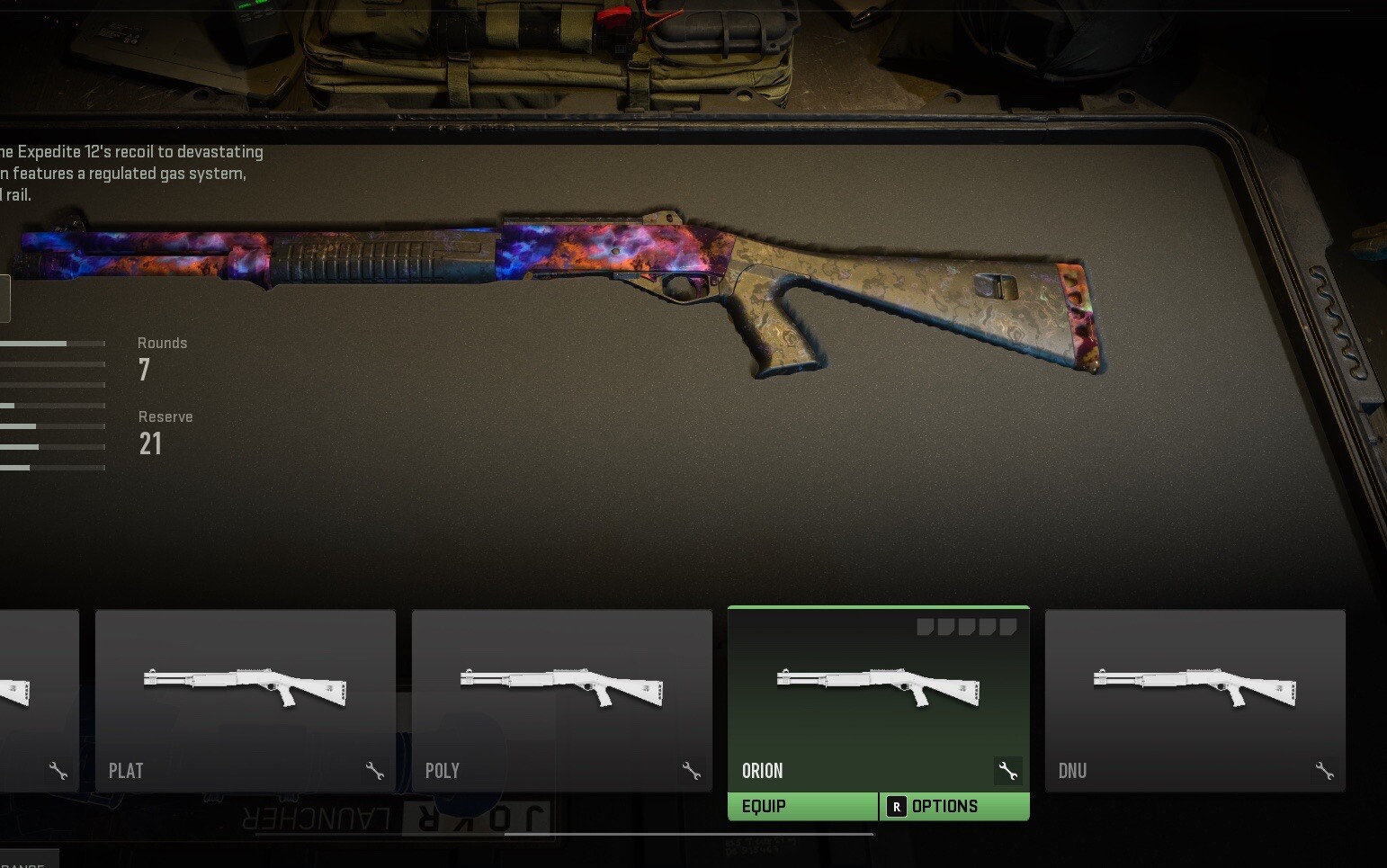Customize DNU build with wrench icon
Screen dimensions: 1387x868
tap(1324, 771)
